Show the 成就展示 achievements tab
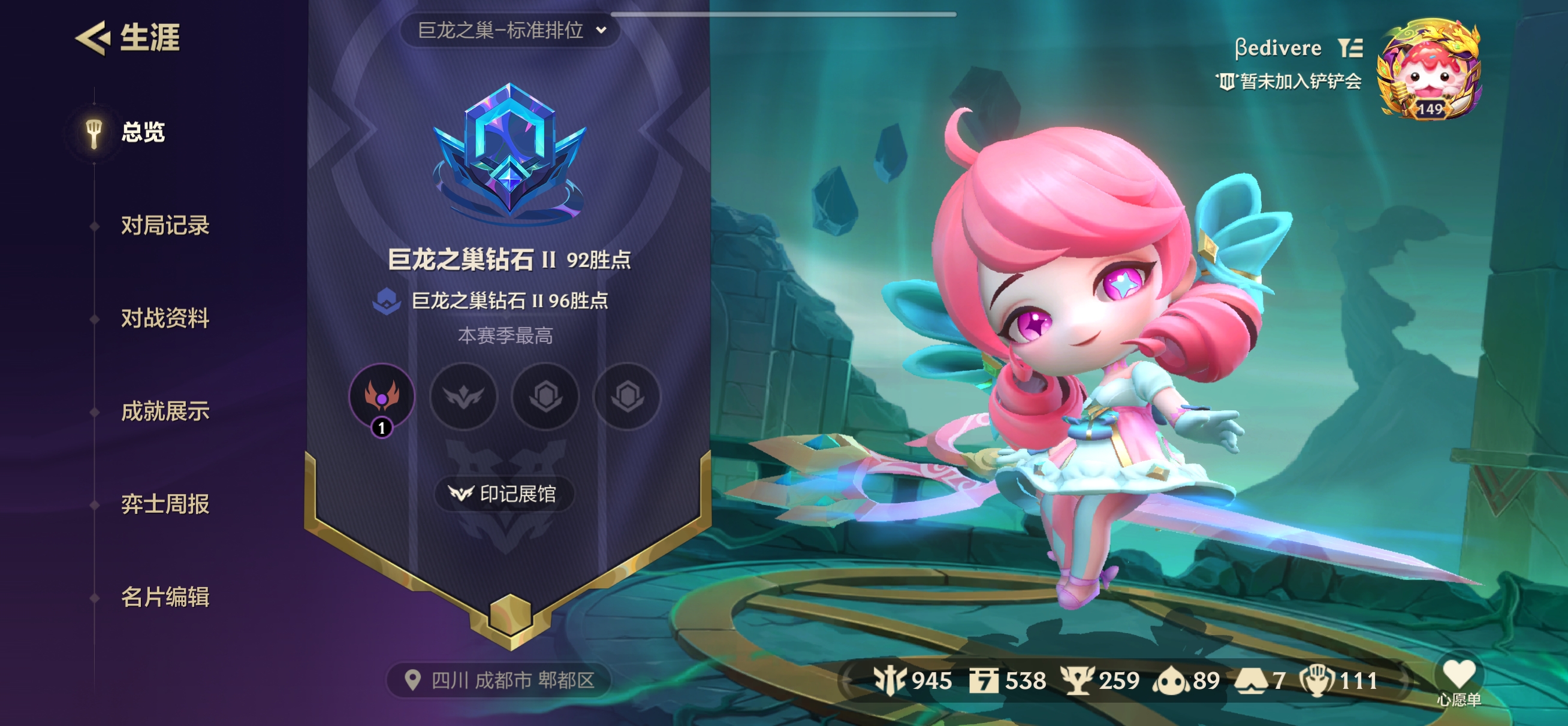Viewport: 1568px width, 726px height. pyautogui.click(x=164, y=412)
